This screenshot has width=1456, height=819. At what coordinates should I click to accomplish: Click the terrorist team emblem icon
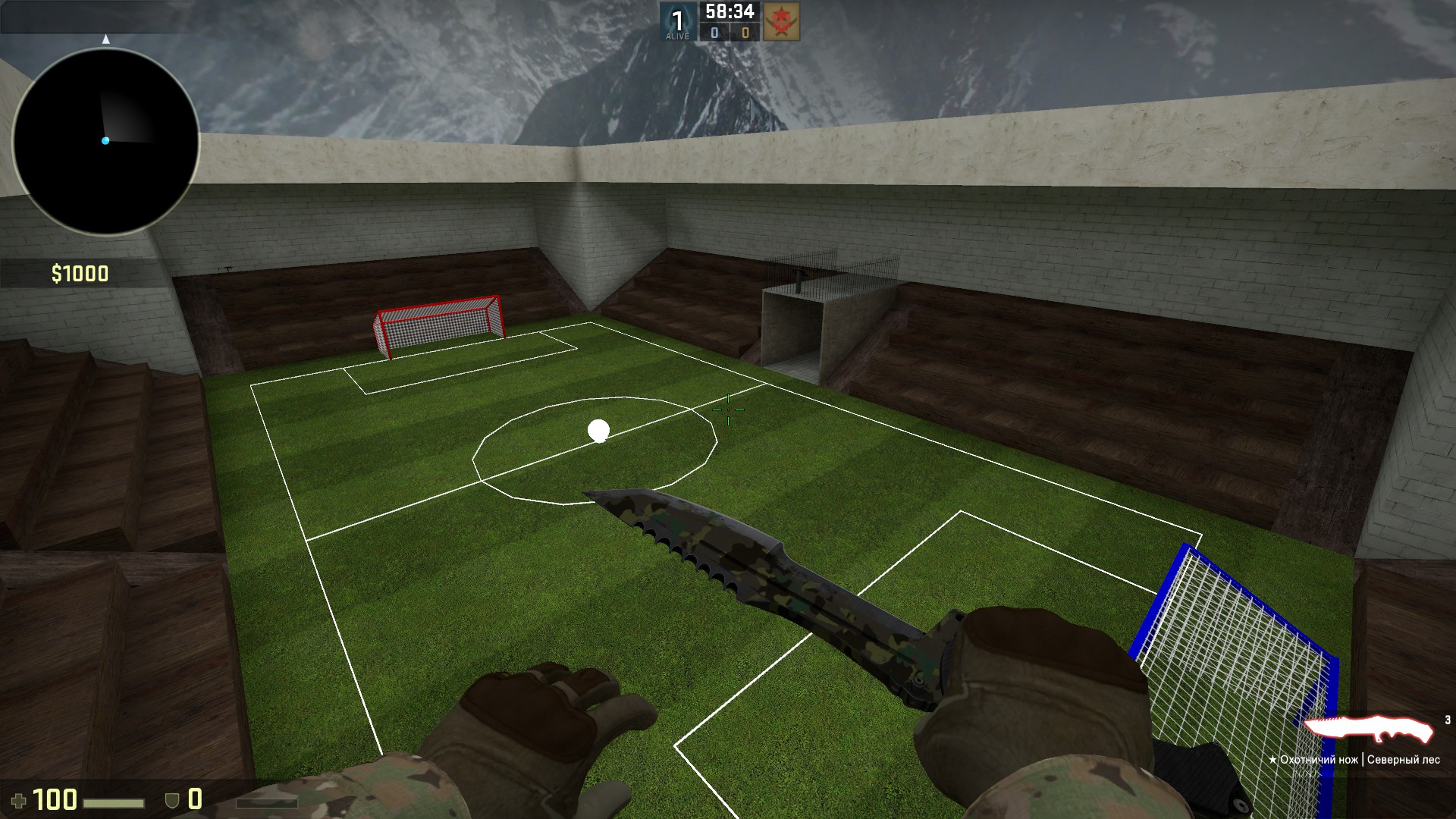tap(780, 21)
